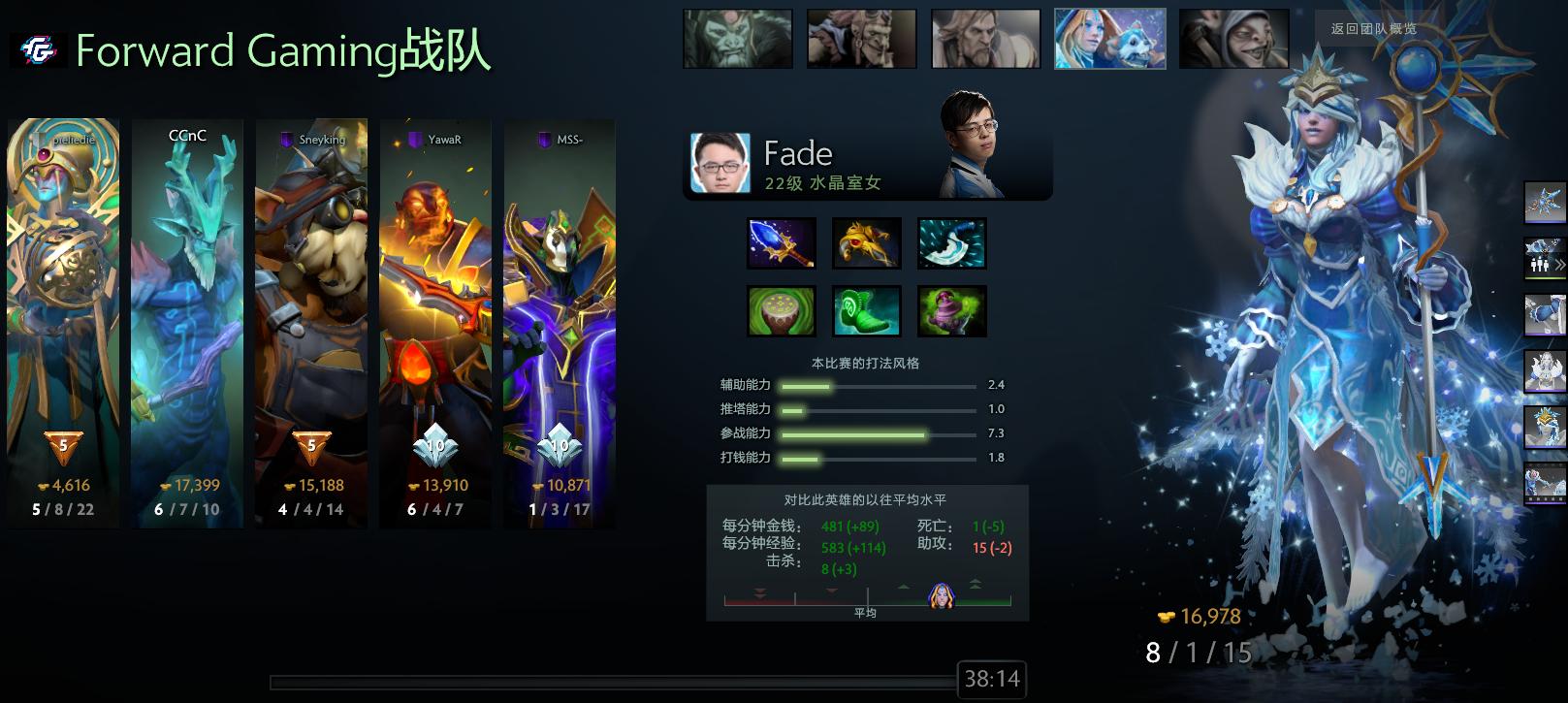Select the Crystal Maiden hero portrait
Screen dimensions: 1568x703
1109,38
